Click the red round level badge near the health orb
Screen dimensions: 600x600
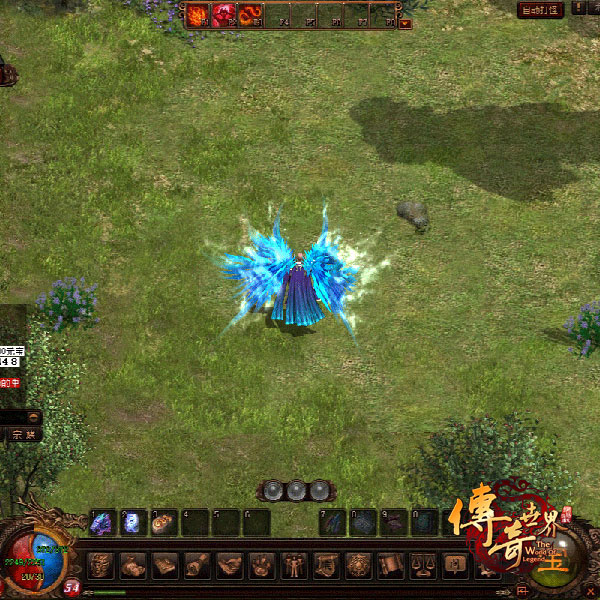click(x=71, y=587)
